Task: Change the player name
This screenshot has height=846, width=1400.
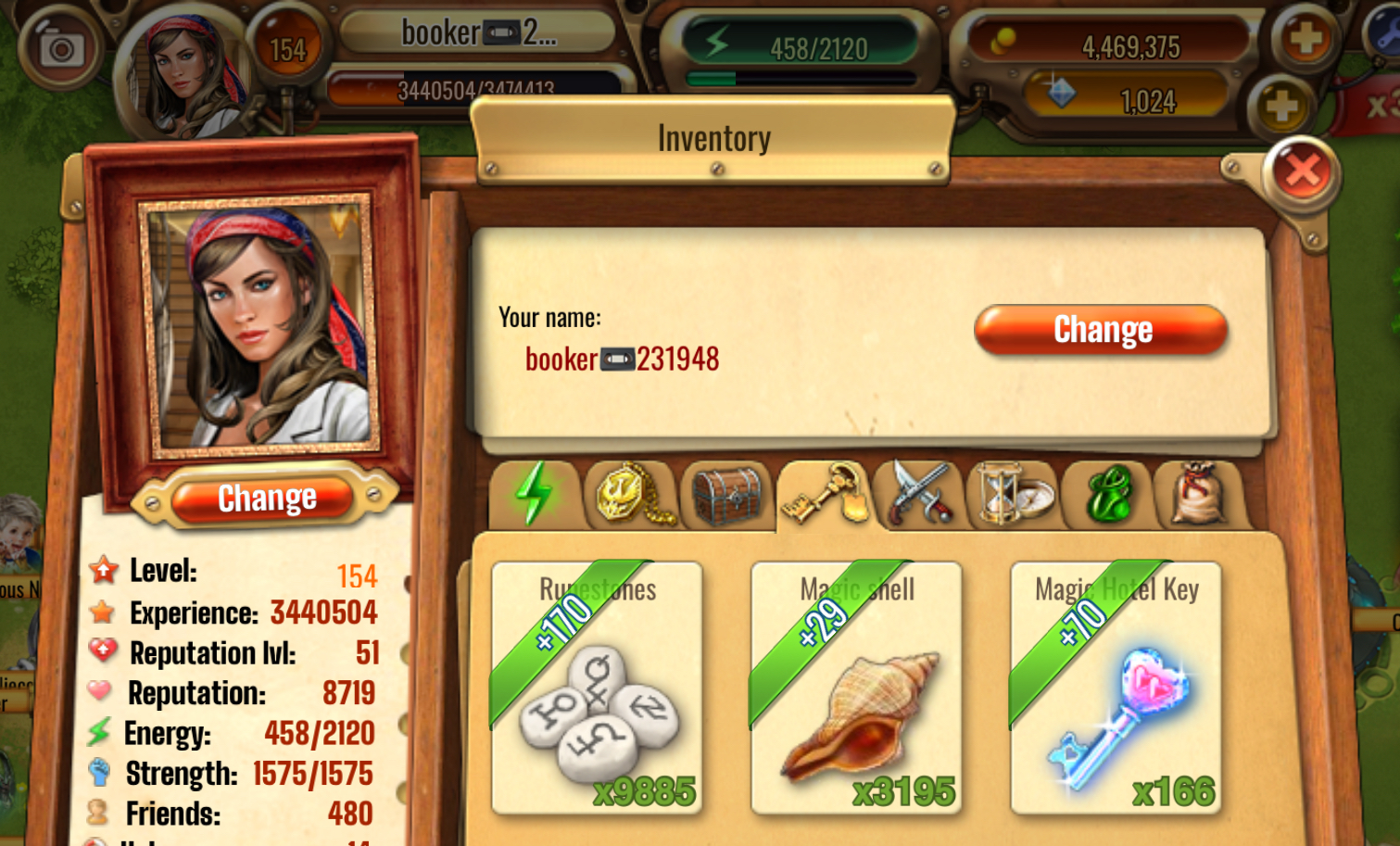Action: click(1101, 330)
